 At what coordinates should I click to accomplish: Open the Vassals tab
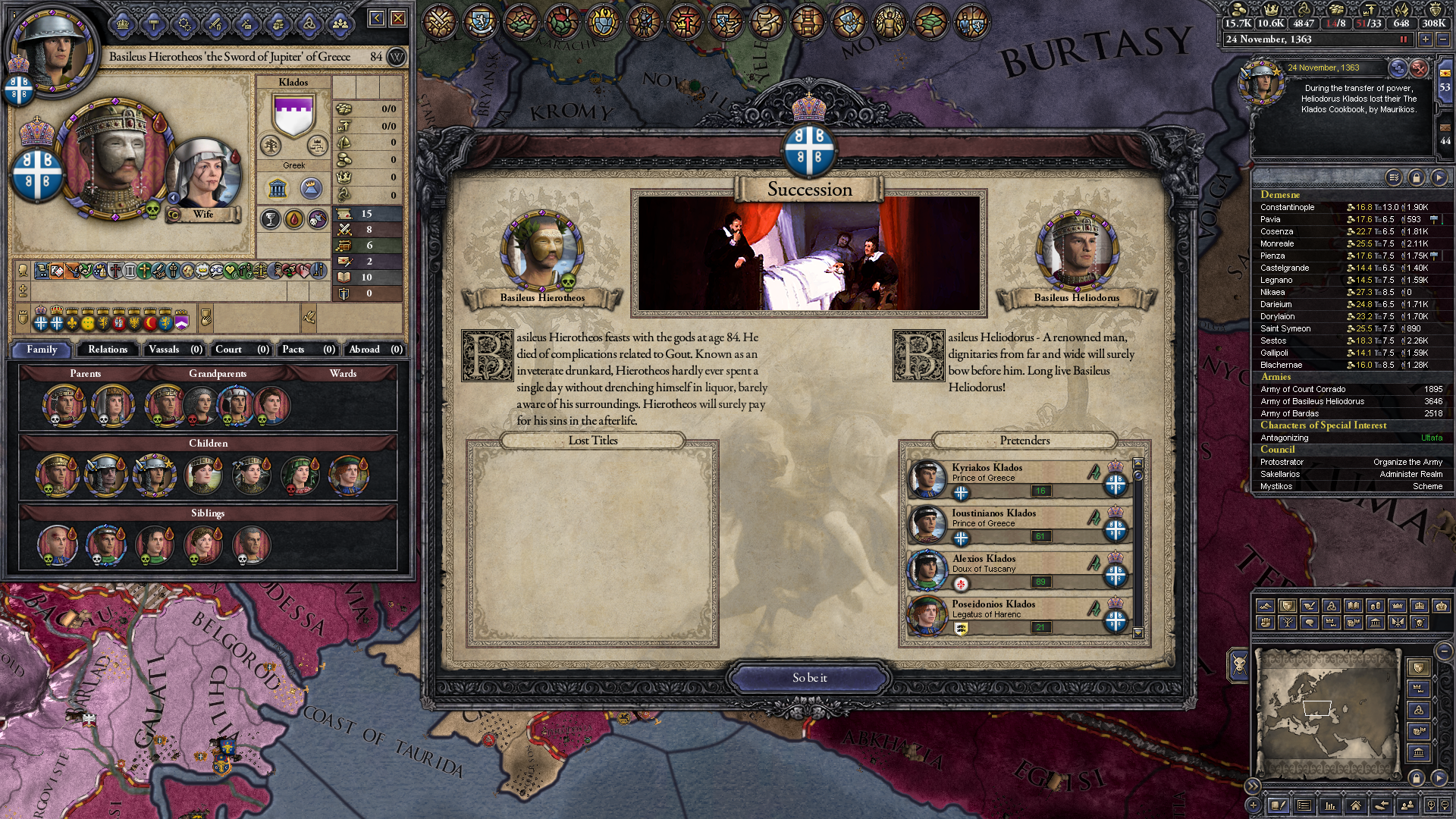click(x=174, y=350)
